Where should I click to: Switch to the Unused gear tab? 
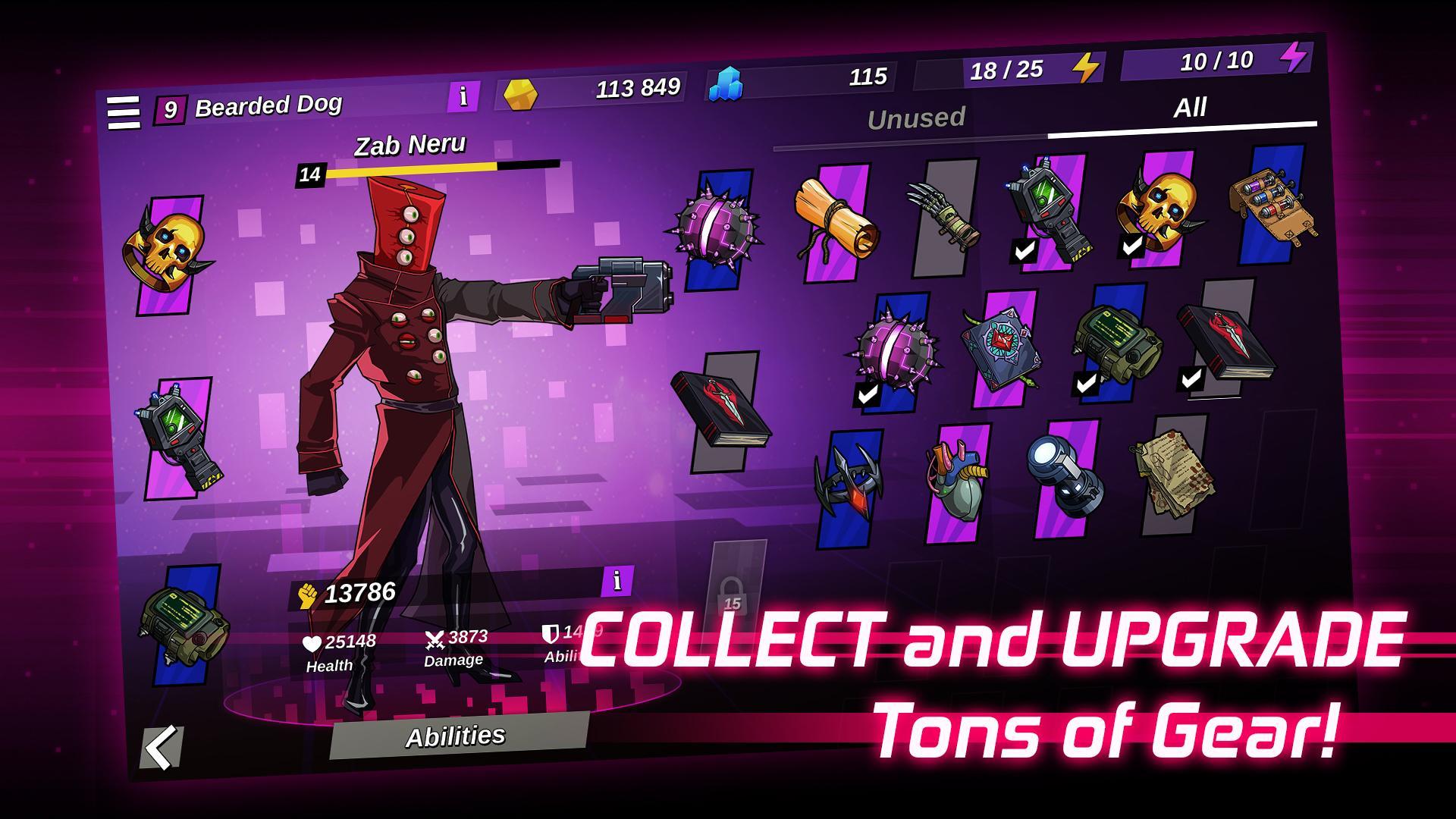tap(915, 118)
